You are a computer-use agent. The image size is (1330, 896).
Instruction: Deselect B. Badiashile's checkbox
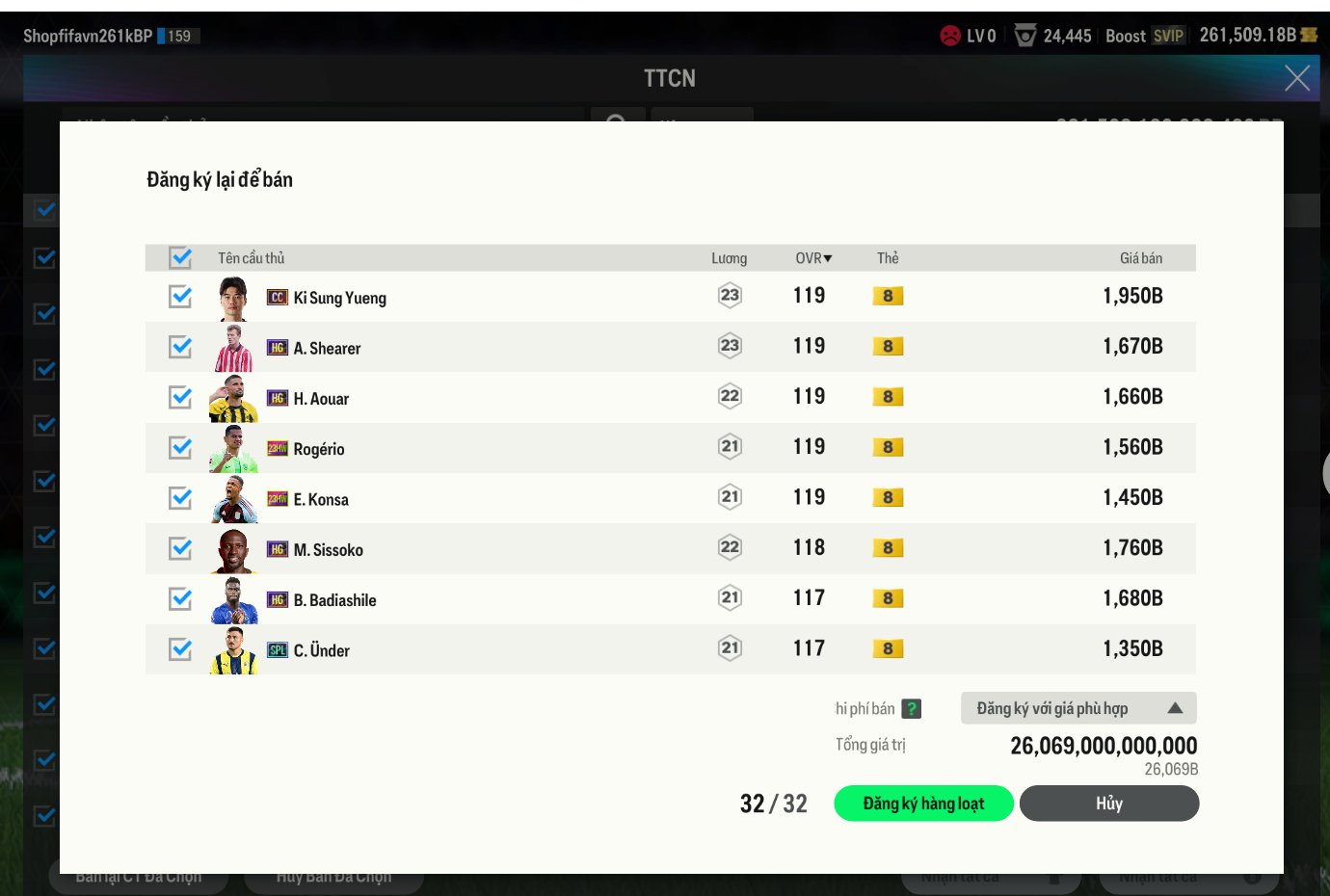(x=180, y=598)
